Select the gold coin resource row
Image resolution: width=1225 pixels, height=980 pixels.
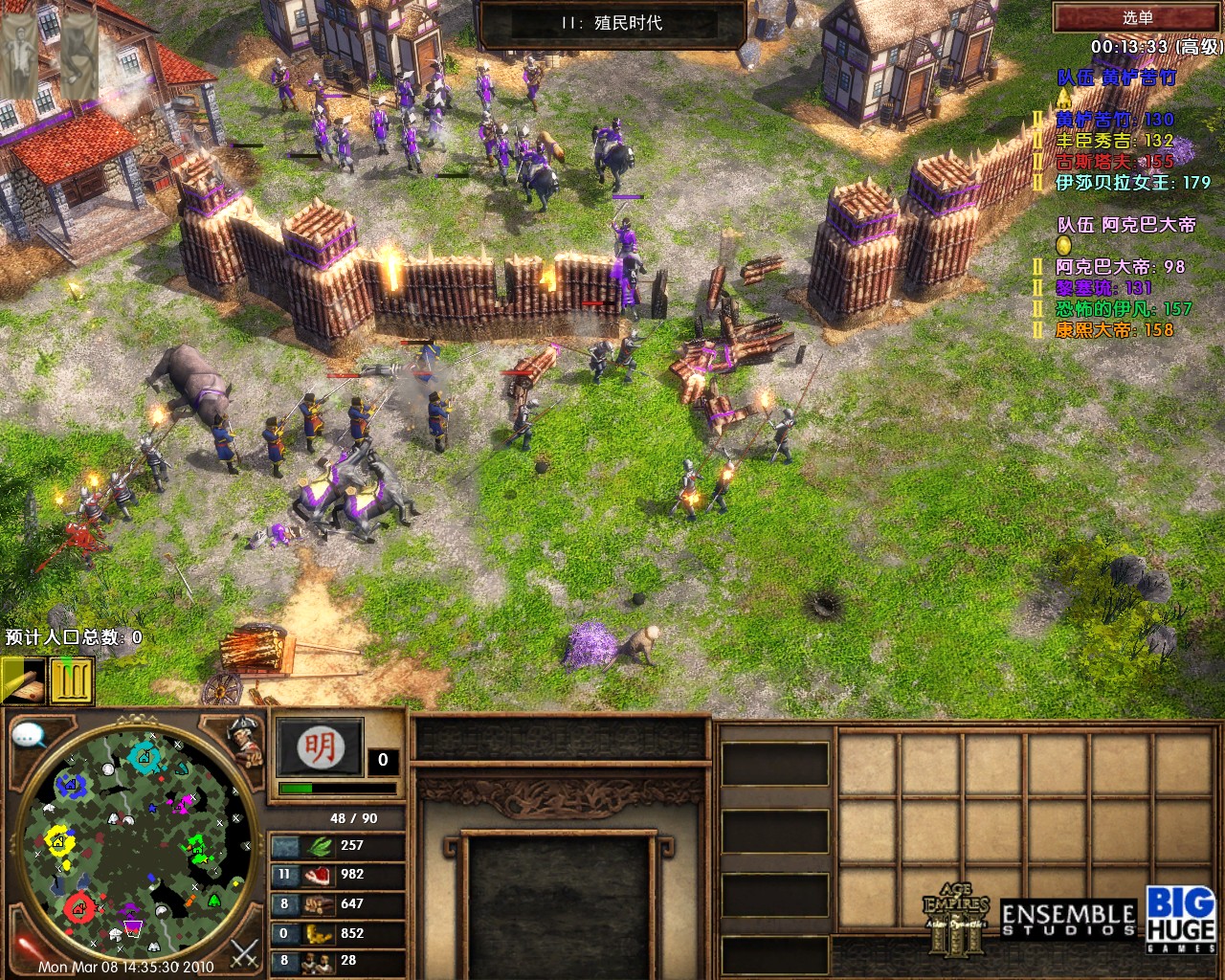click(x=335, y=933)
